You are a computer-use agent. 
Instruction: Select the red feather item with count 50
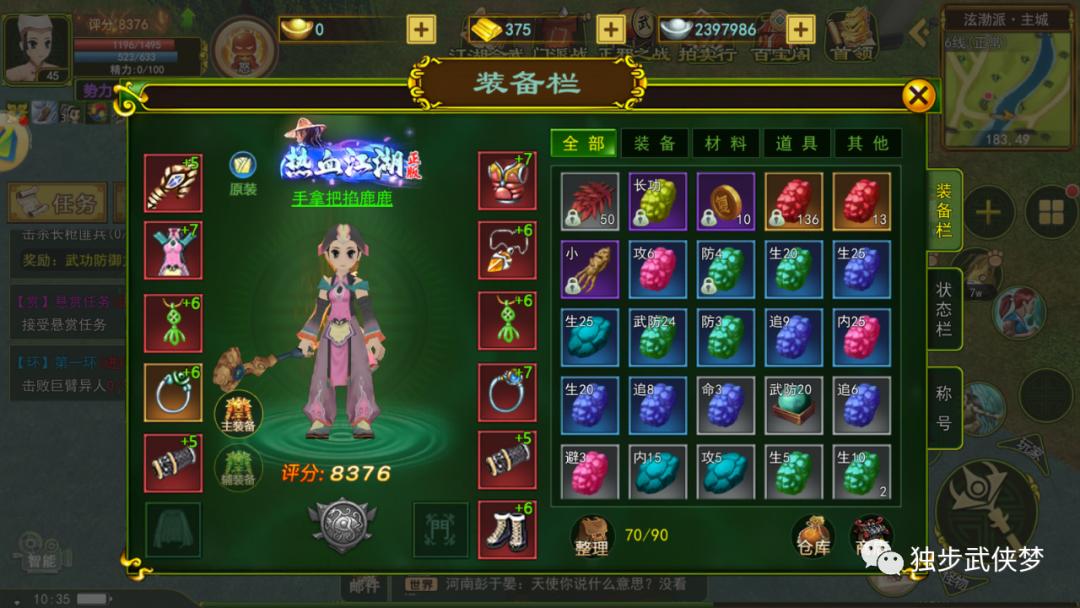click(x=590, y=202)
